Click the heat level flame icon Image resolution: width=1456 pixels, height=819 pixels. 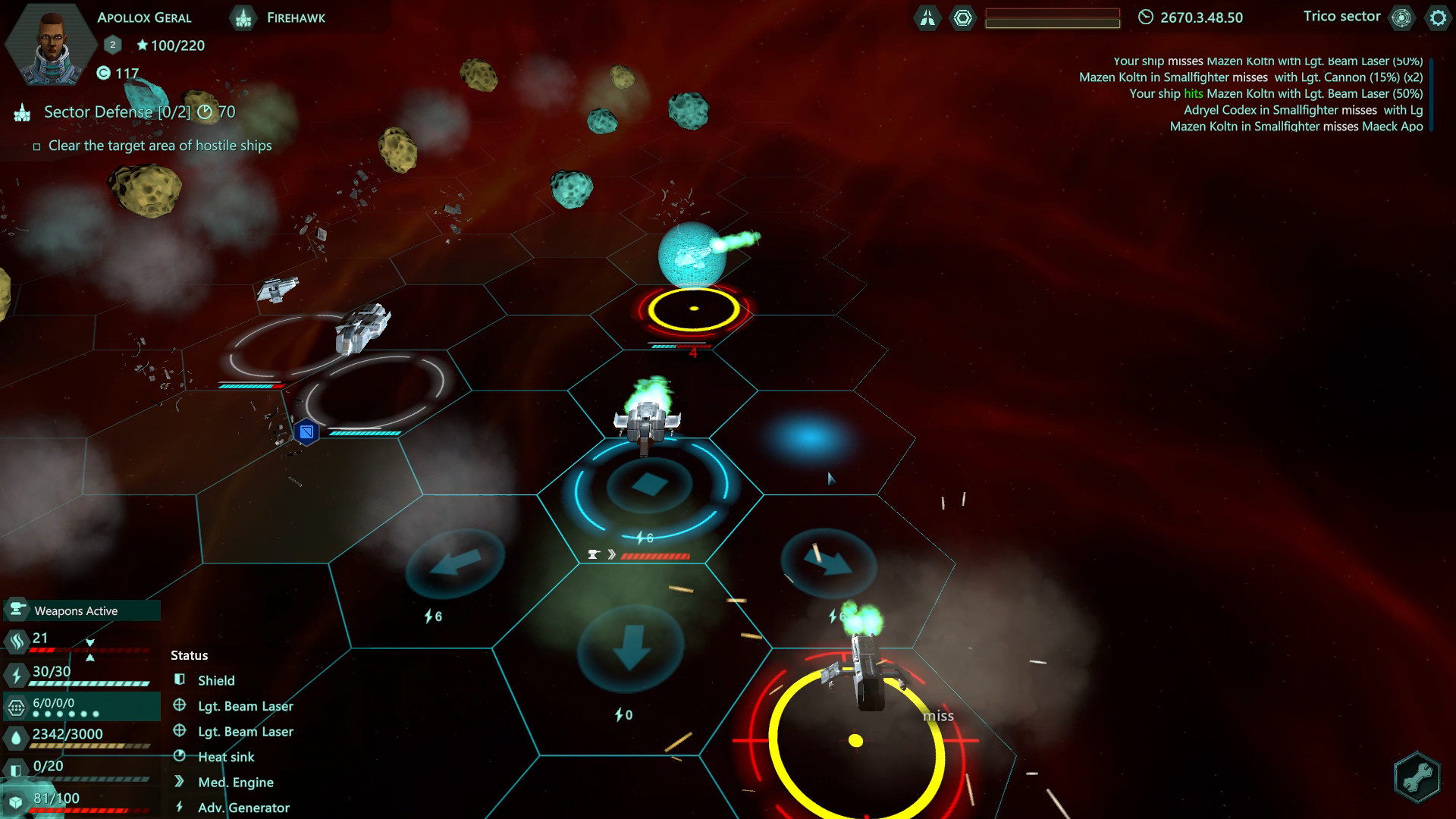[15, 640]
